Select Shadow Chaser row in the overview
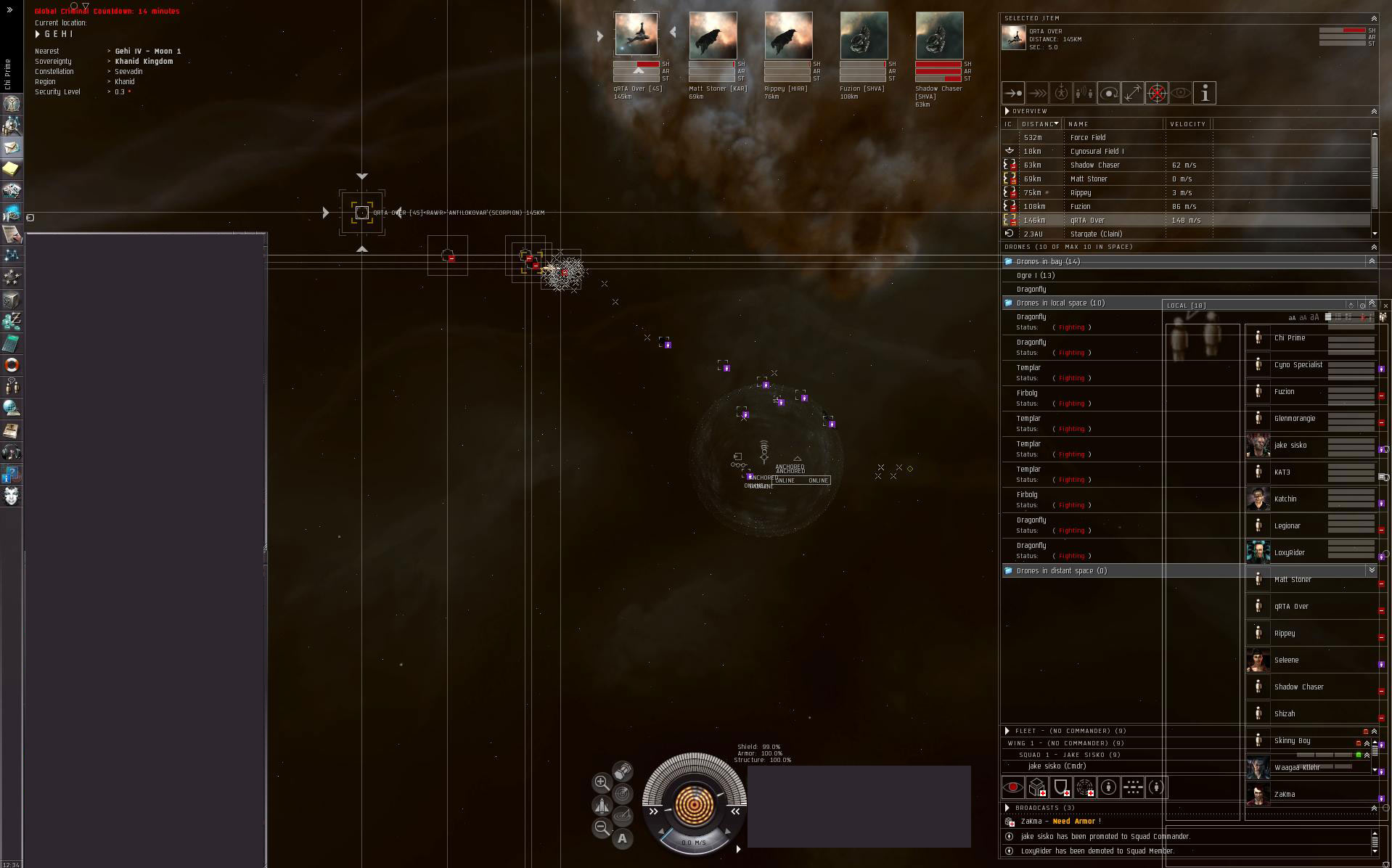This screenshot has width=1392, height=868. point(1094,165)
